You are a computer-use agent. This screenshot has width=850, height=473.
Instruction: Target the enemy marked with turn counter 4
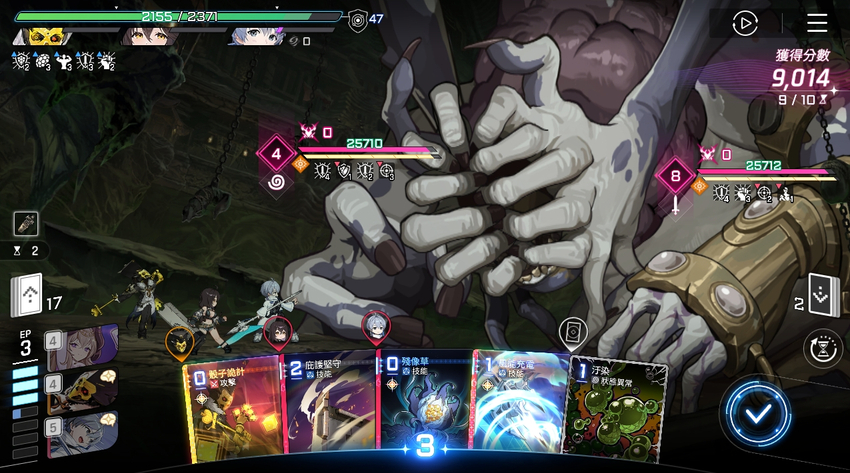[x=277, y=155]
